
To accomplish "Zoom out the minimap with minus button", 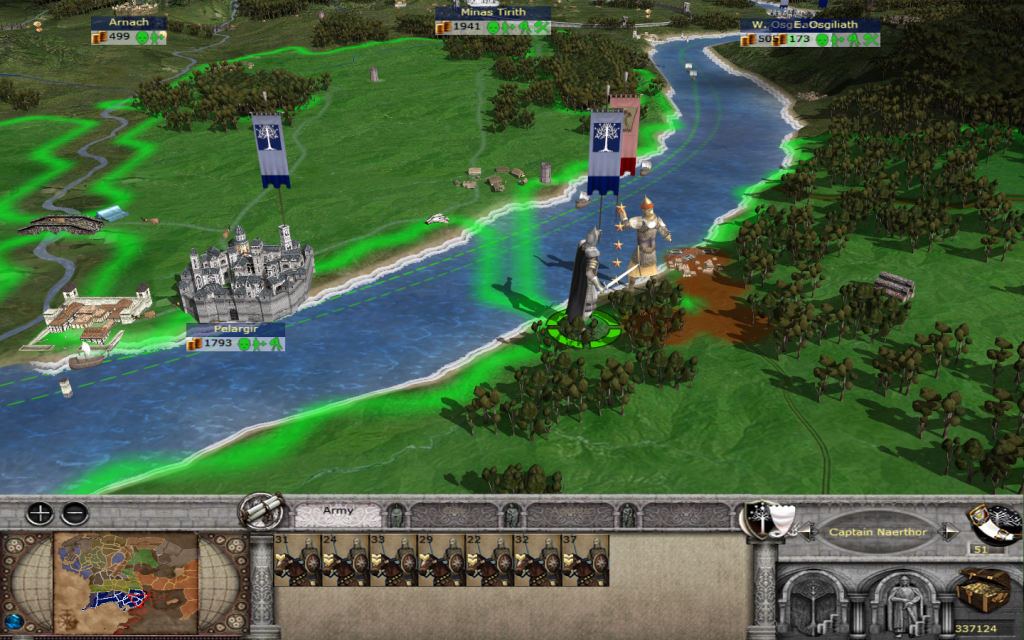I will [74, 514].
